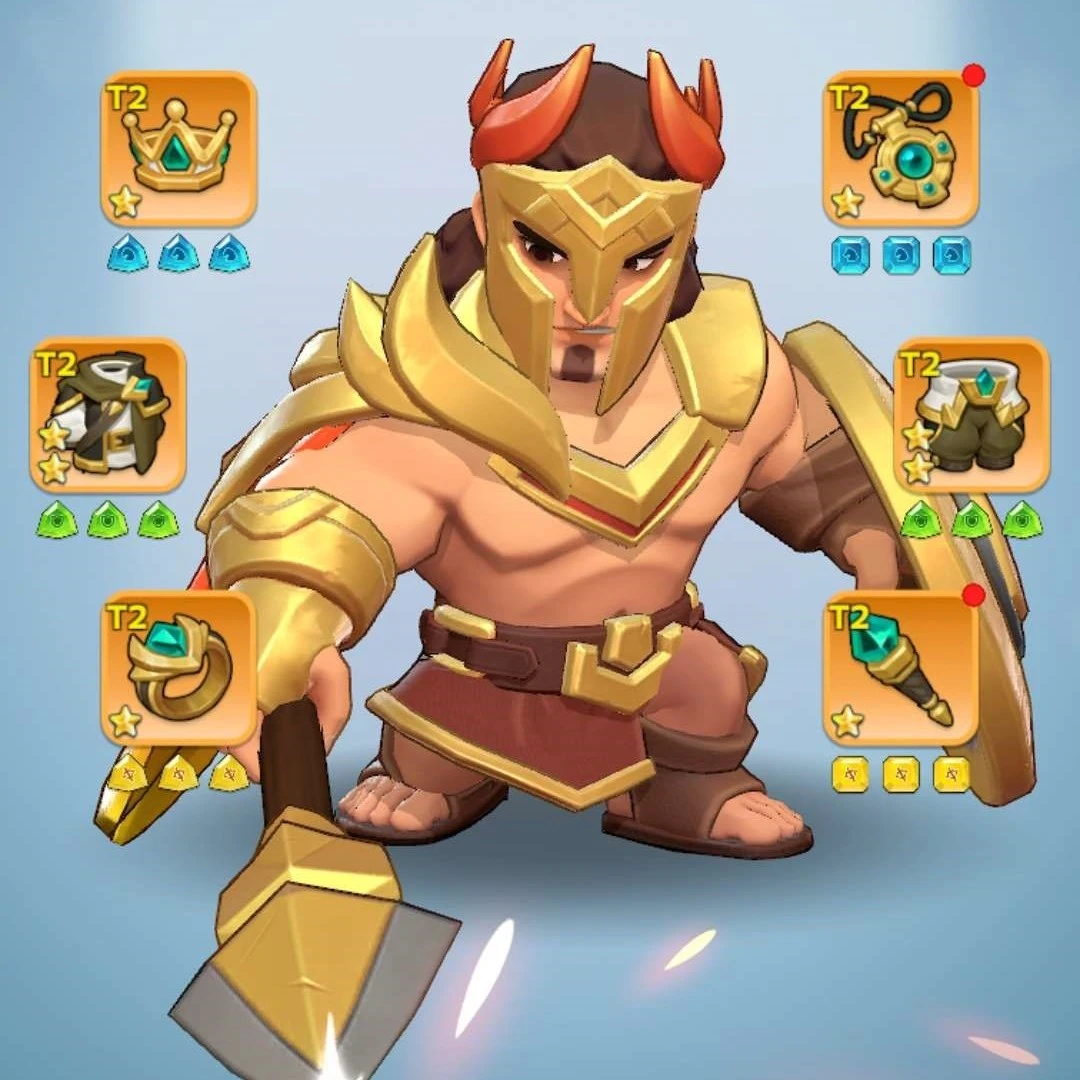This screenshot has height=1080, width=1080.
Task: Select the T2 gold crown equipment slot
Action: pos(179,149)
